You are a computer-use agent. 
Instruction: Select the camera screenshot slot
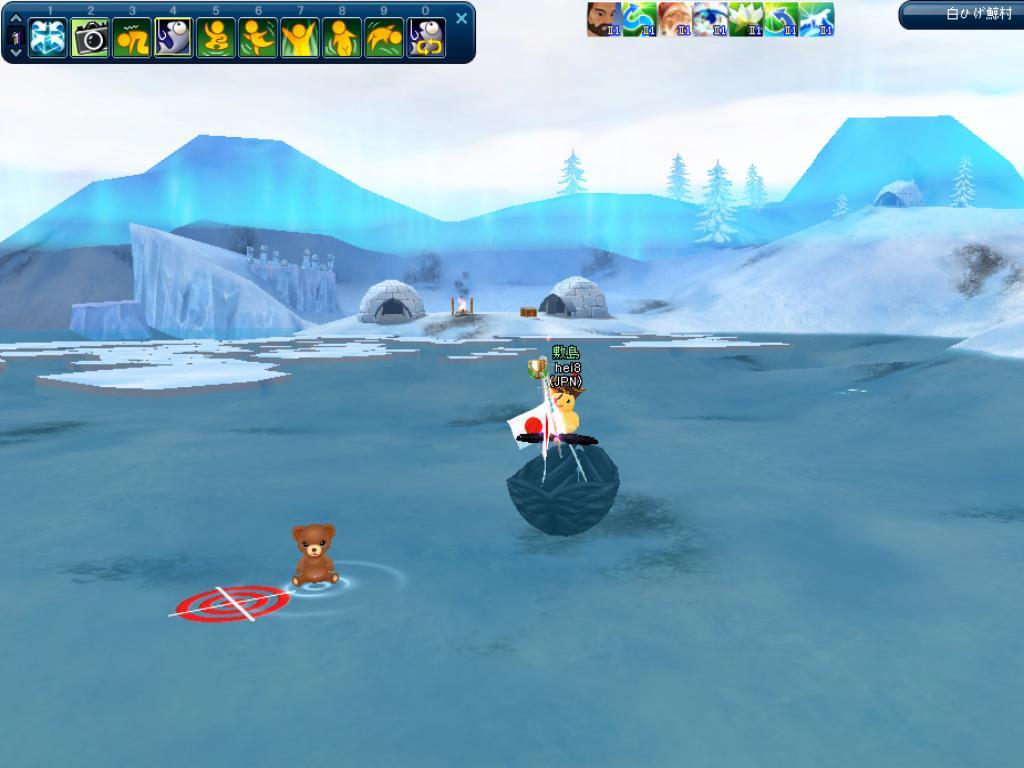[90, 38]
